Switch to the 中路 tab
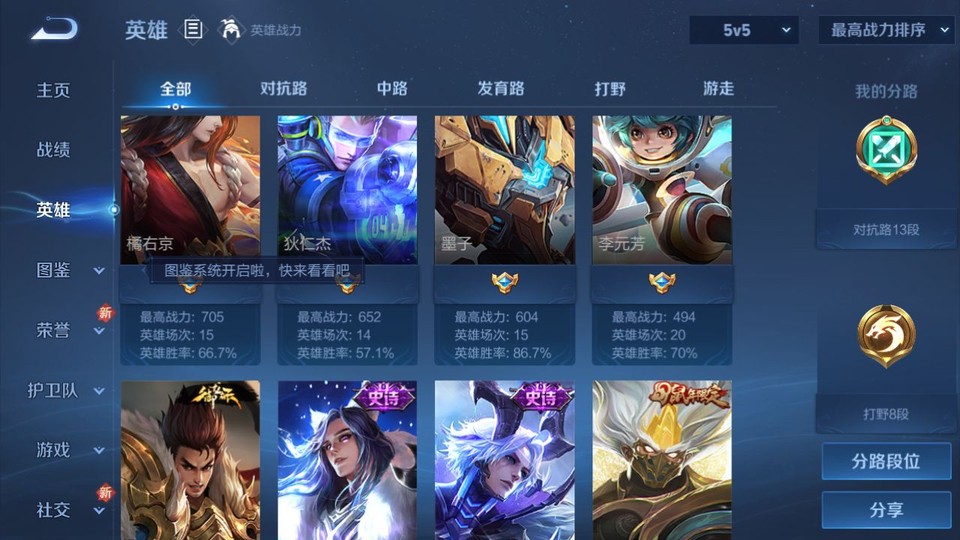 click(392, 88)
